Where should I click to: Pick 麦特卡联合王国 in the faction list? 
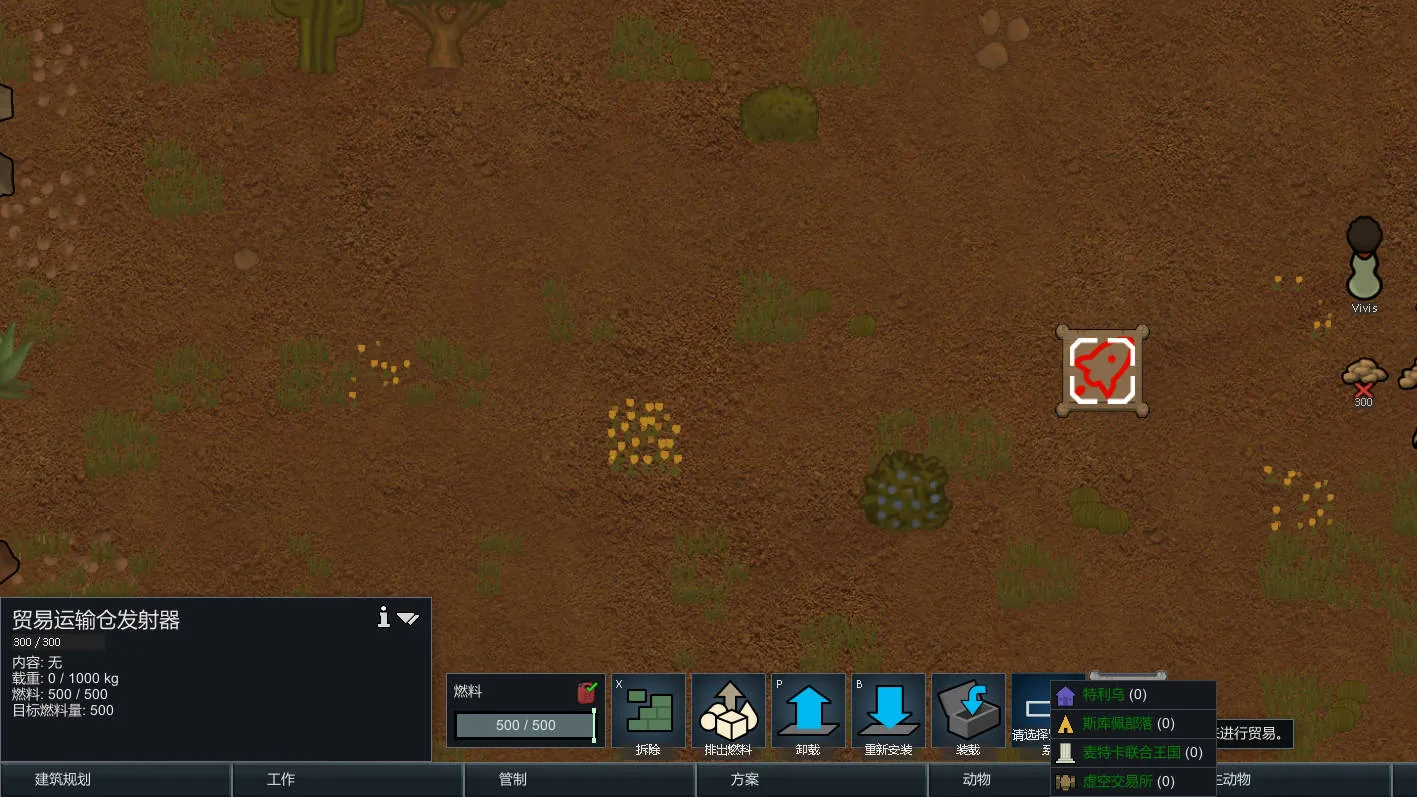[x=1133, y=752]
